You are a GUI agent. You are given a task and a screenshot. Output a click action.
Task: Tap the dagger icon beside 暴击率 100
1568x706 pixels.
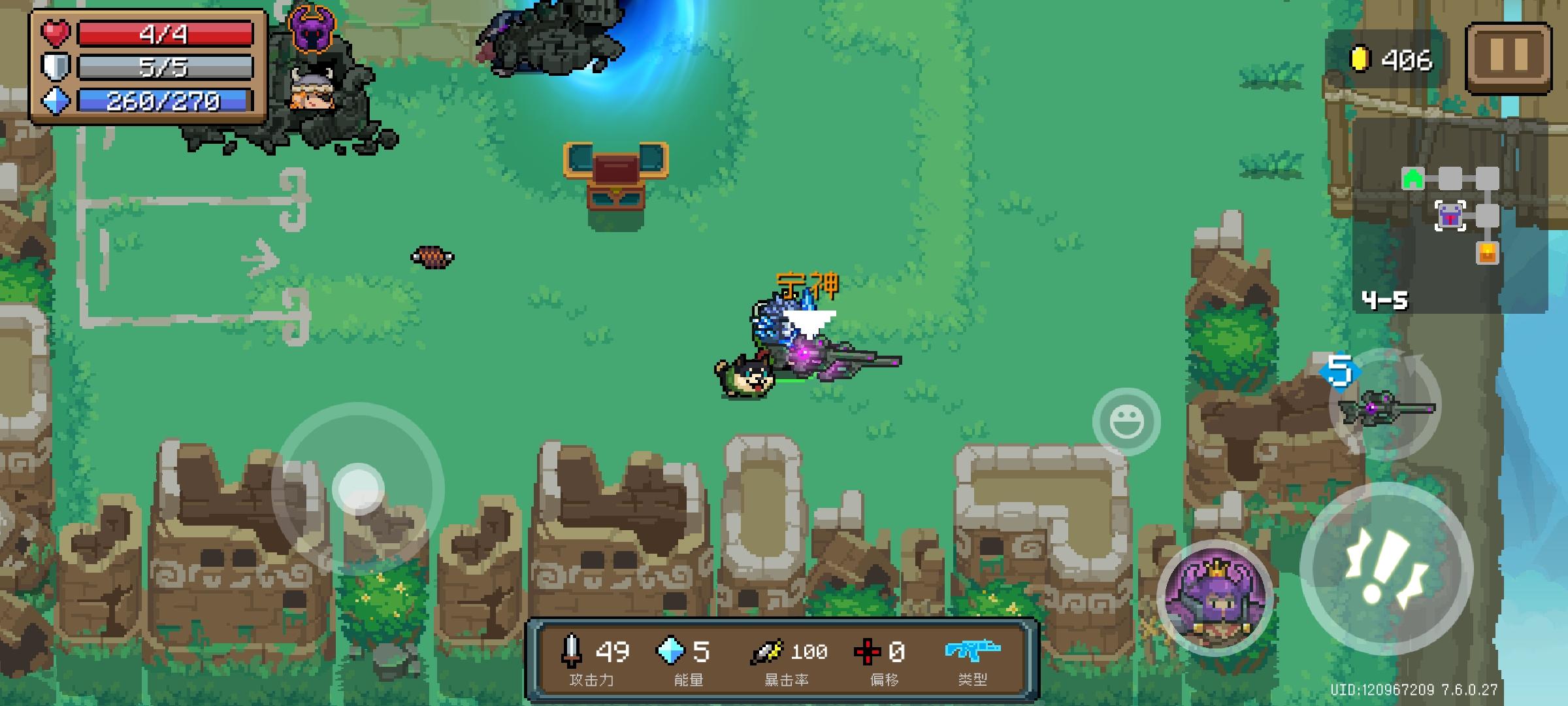click(766, 650)
